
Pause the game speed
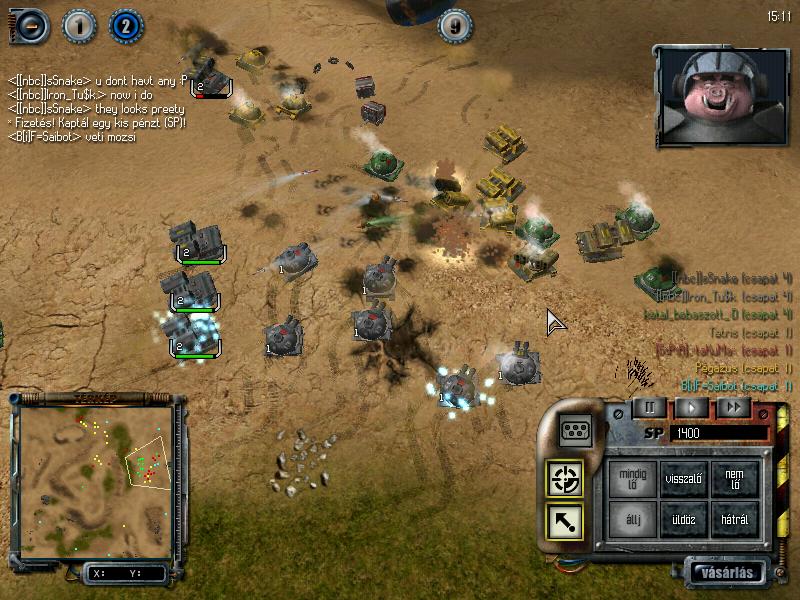pyautogui.click(x=649, y=408)
